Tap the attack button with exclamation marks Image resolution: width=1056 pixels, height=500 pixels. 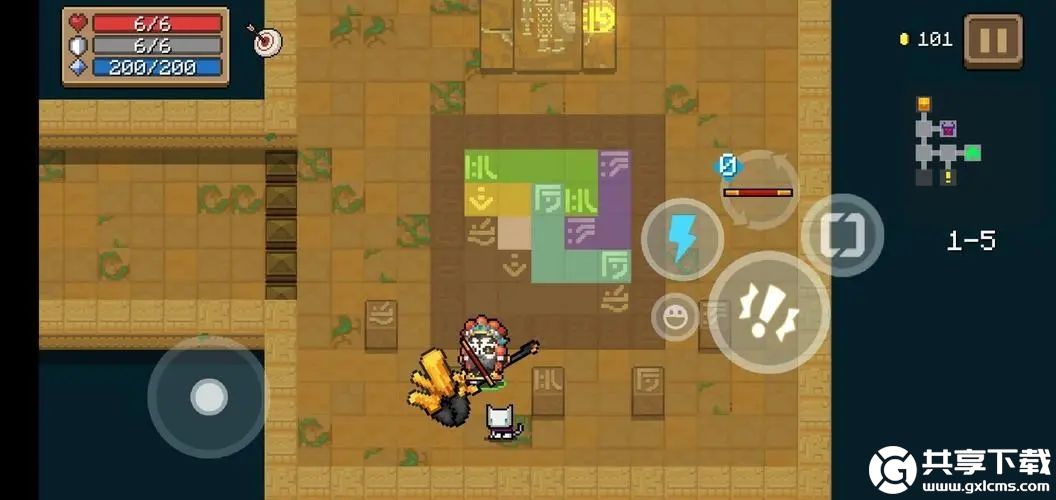pyautogui.click(x=768, y=311)
